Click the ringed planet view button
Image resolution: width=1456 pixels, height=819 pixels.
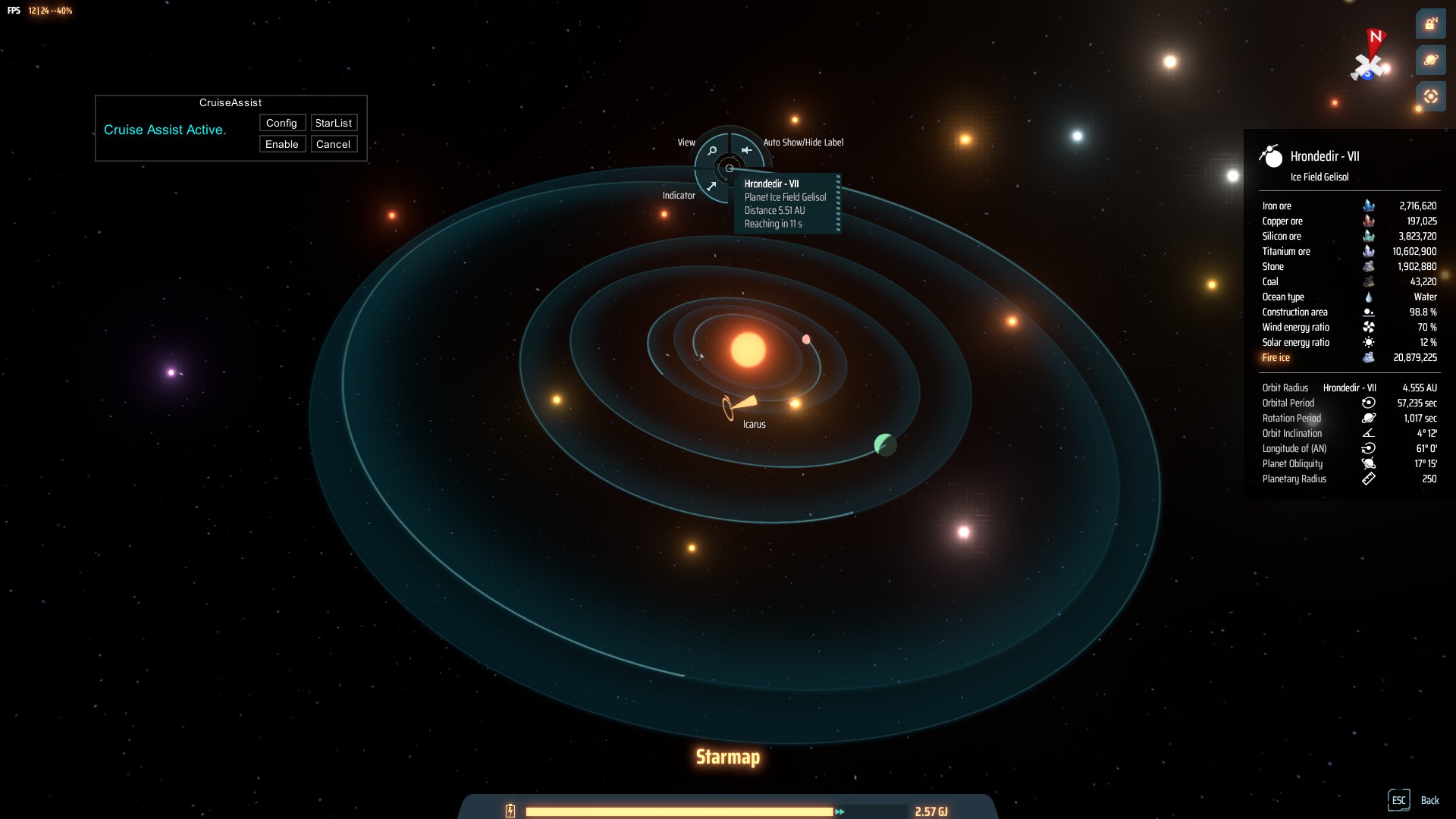(x=1430, y=60)
